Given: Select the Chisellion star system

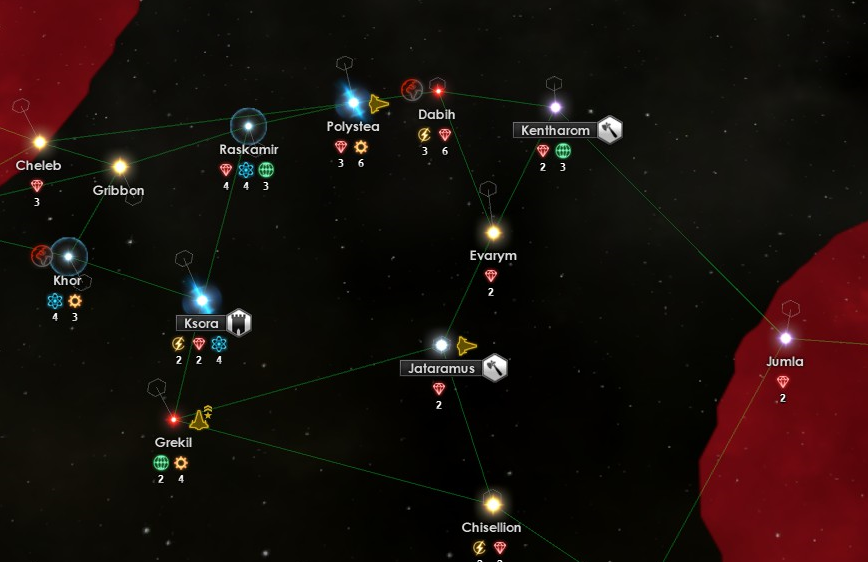Looking at the screenshot, I should click(492, 503).
